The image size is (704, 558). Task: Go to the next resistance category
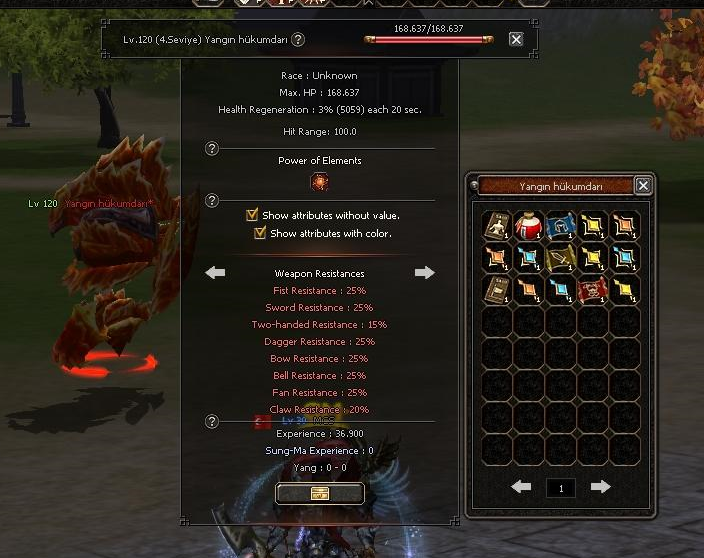(x=425, y=272)
